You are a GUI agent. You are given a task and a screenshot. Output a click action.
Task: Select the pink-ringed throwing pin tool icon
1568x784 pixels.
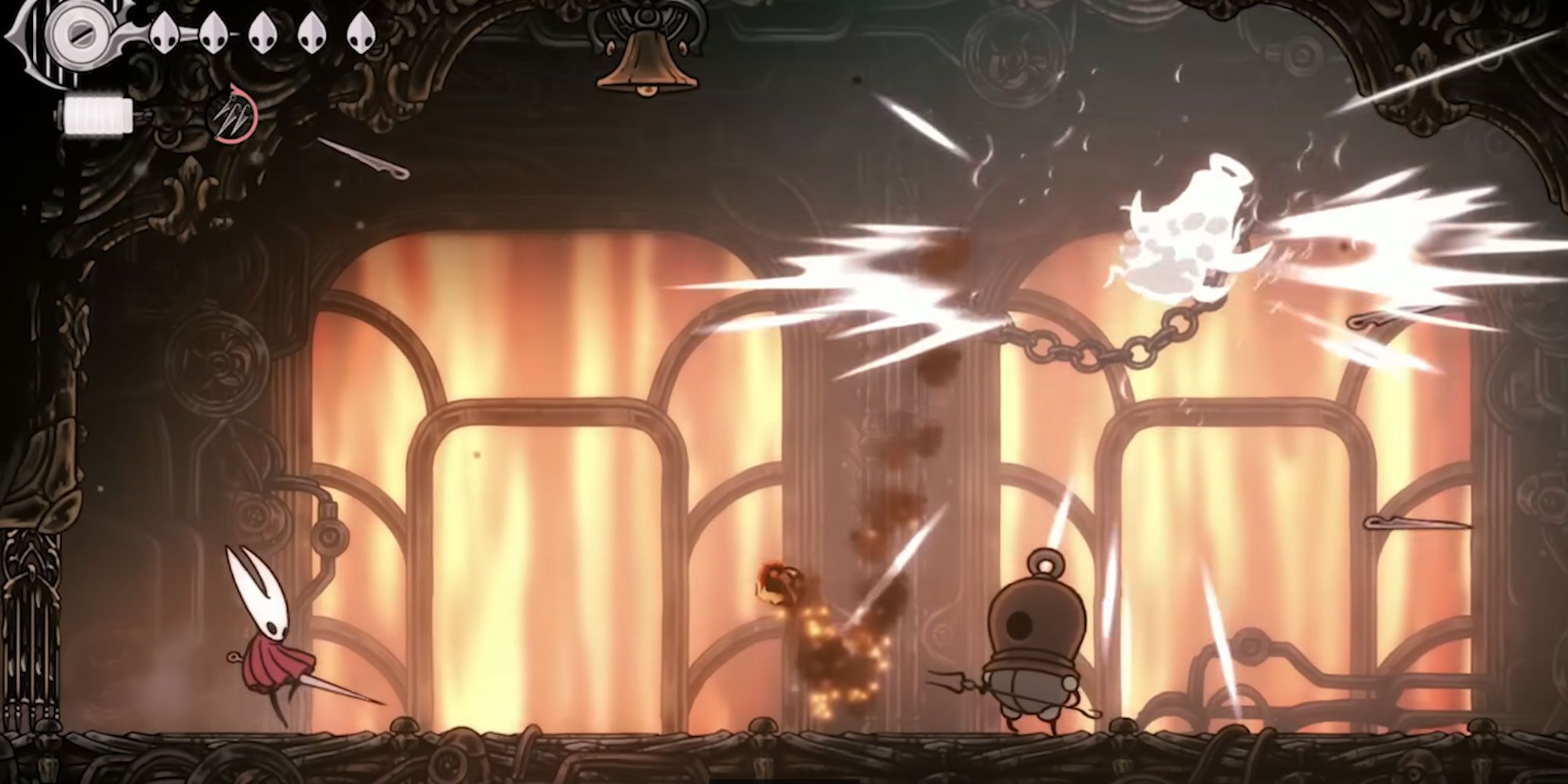234,114
